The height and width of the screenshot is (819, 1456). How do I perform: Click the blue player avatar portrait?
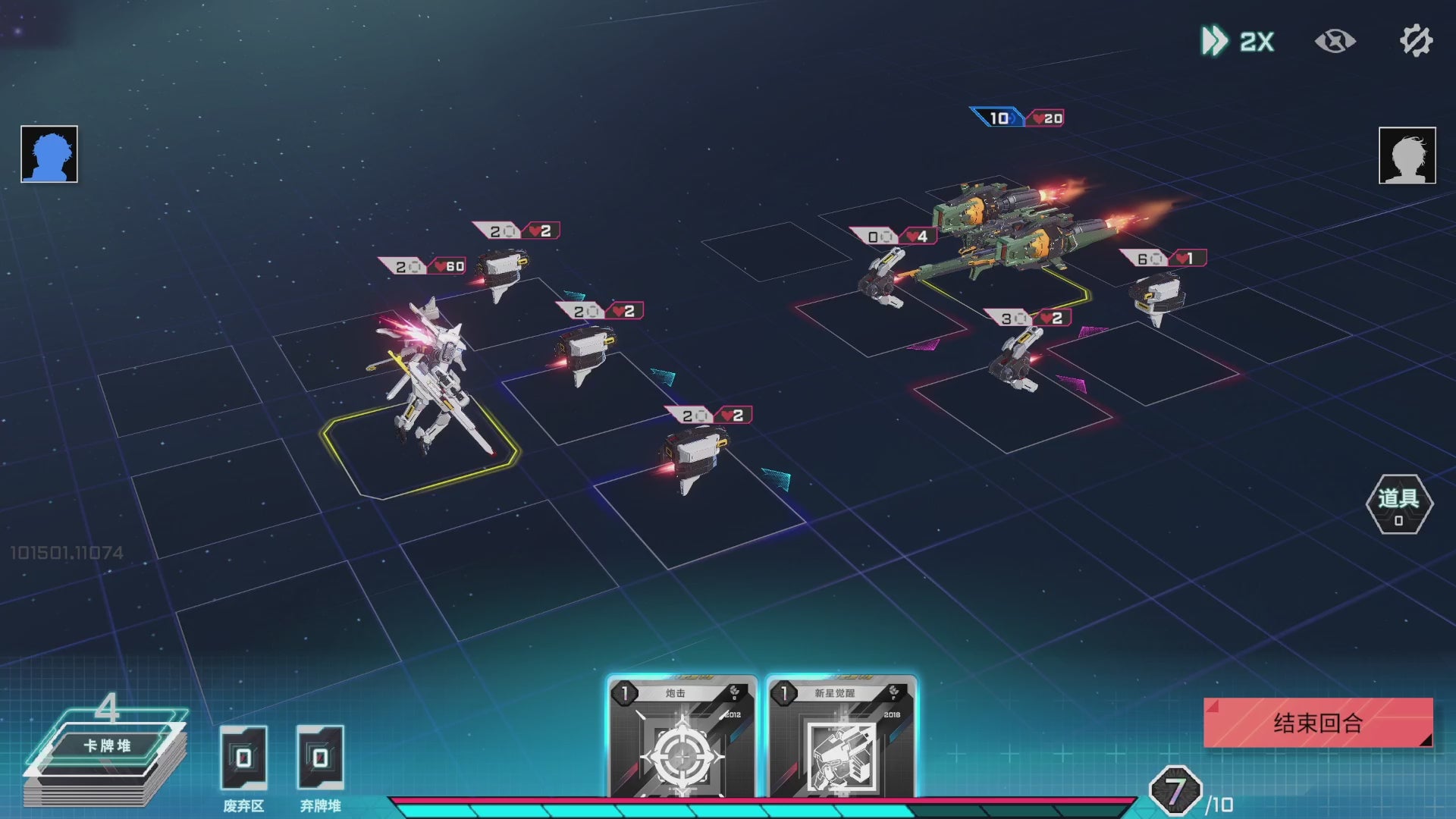pos(49,154)
